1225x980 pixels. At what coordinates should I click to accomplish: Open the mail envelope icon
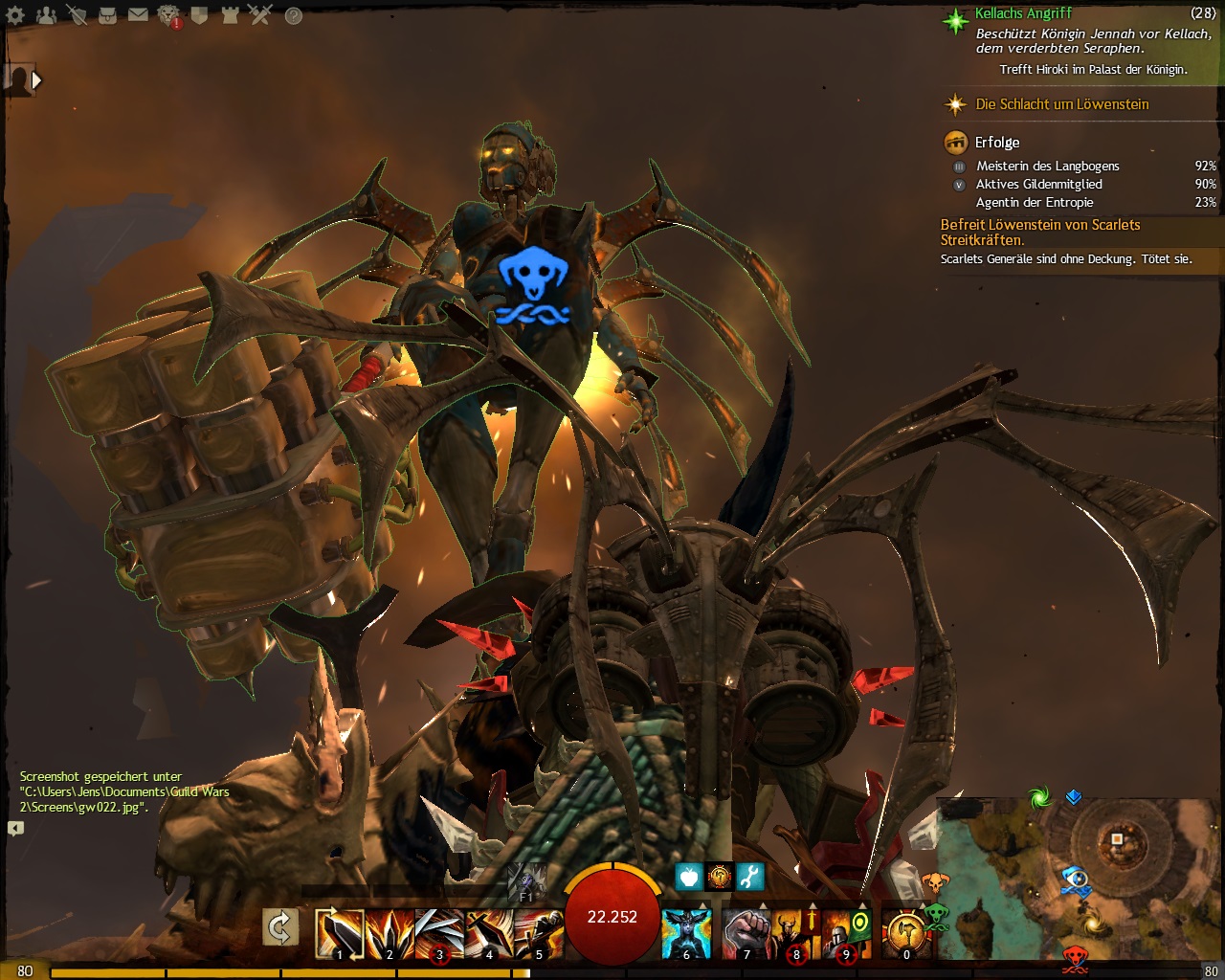tap(138, 15)
